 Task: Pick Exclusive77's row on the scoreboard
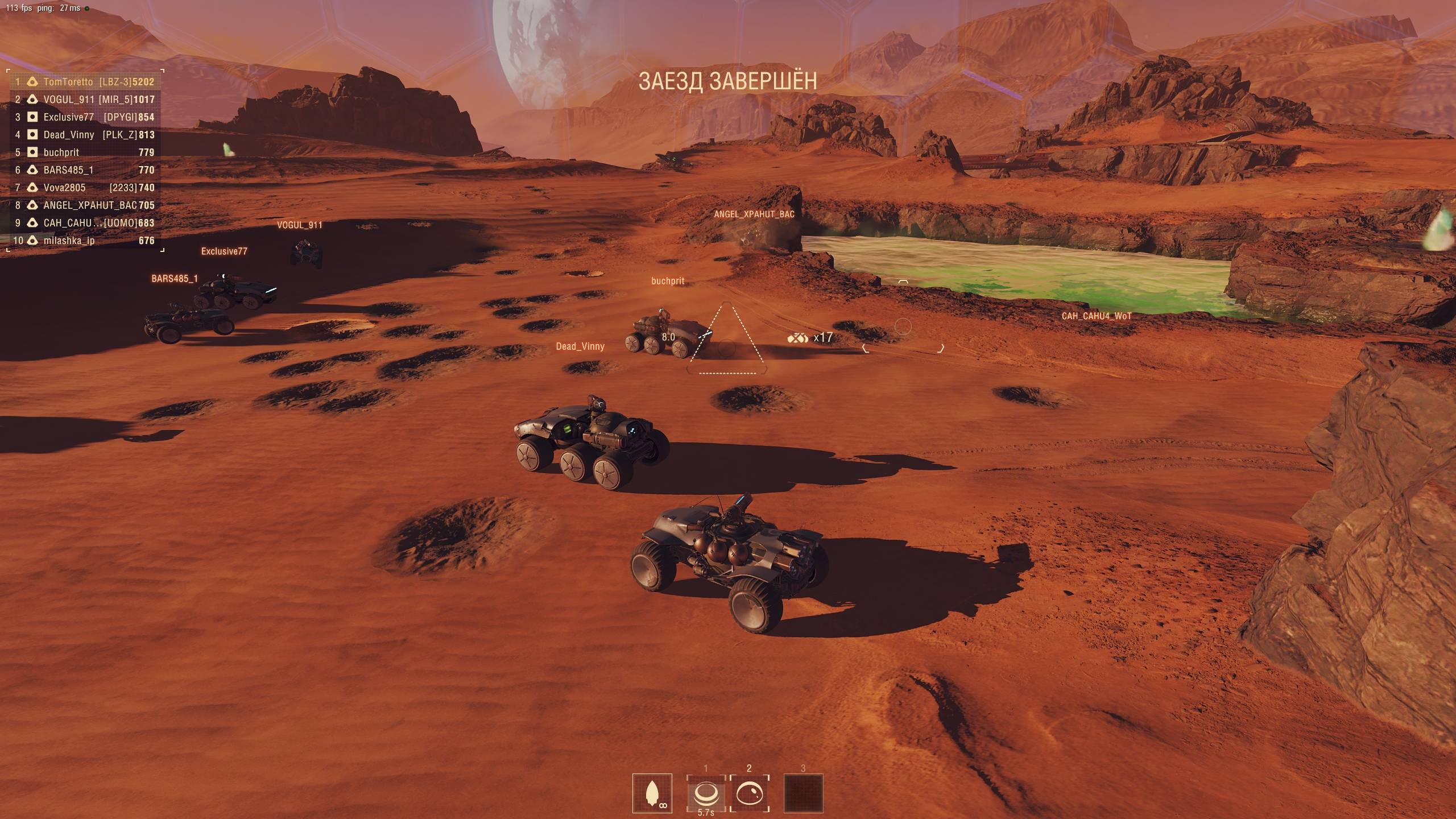[85, 117]
